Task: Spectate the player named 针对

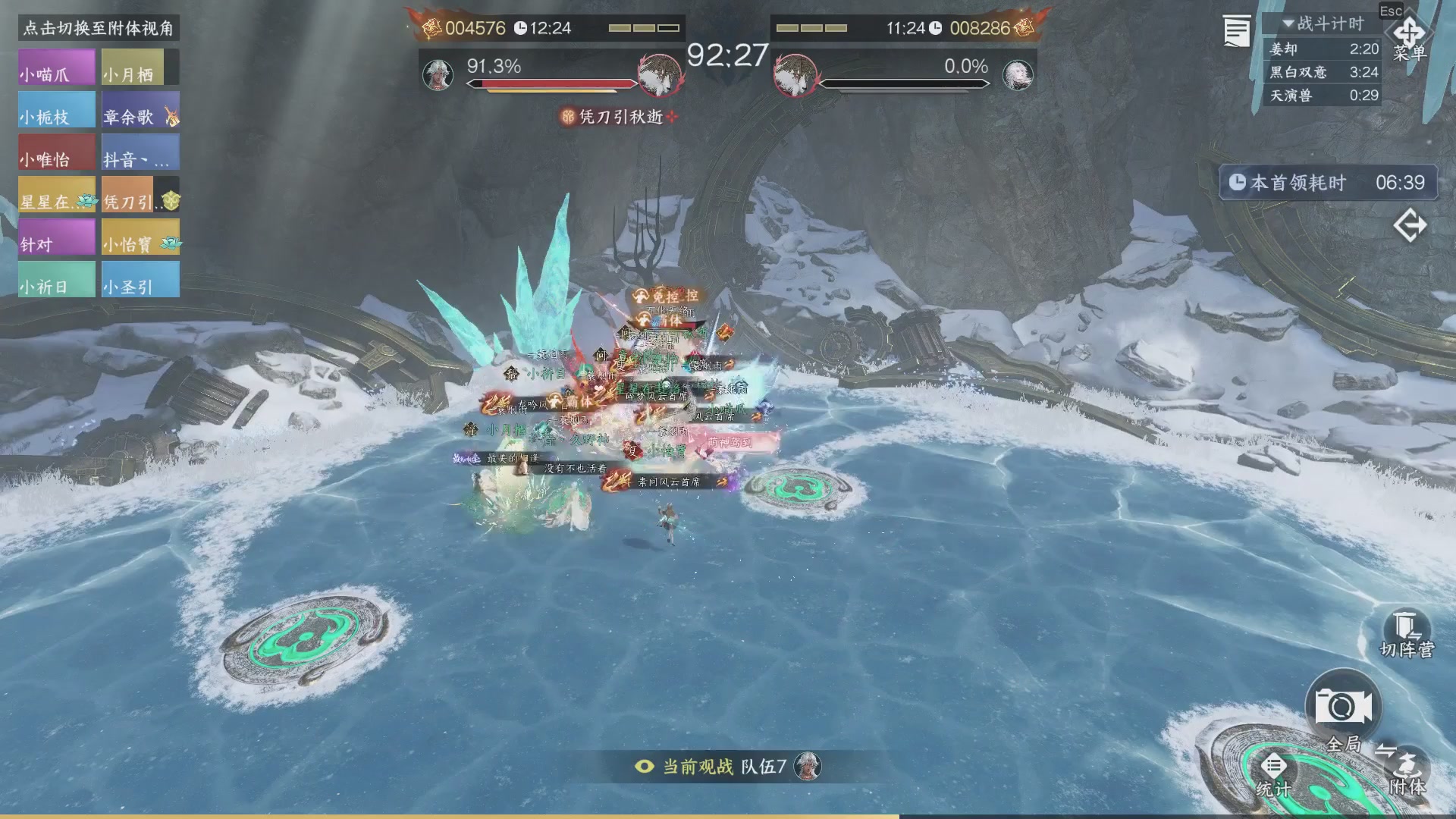Action: (x=57, y=237)
